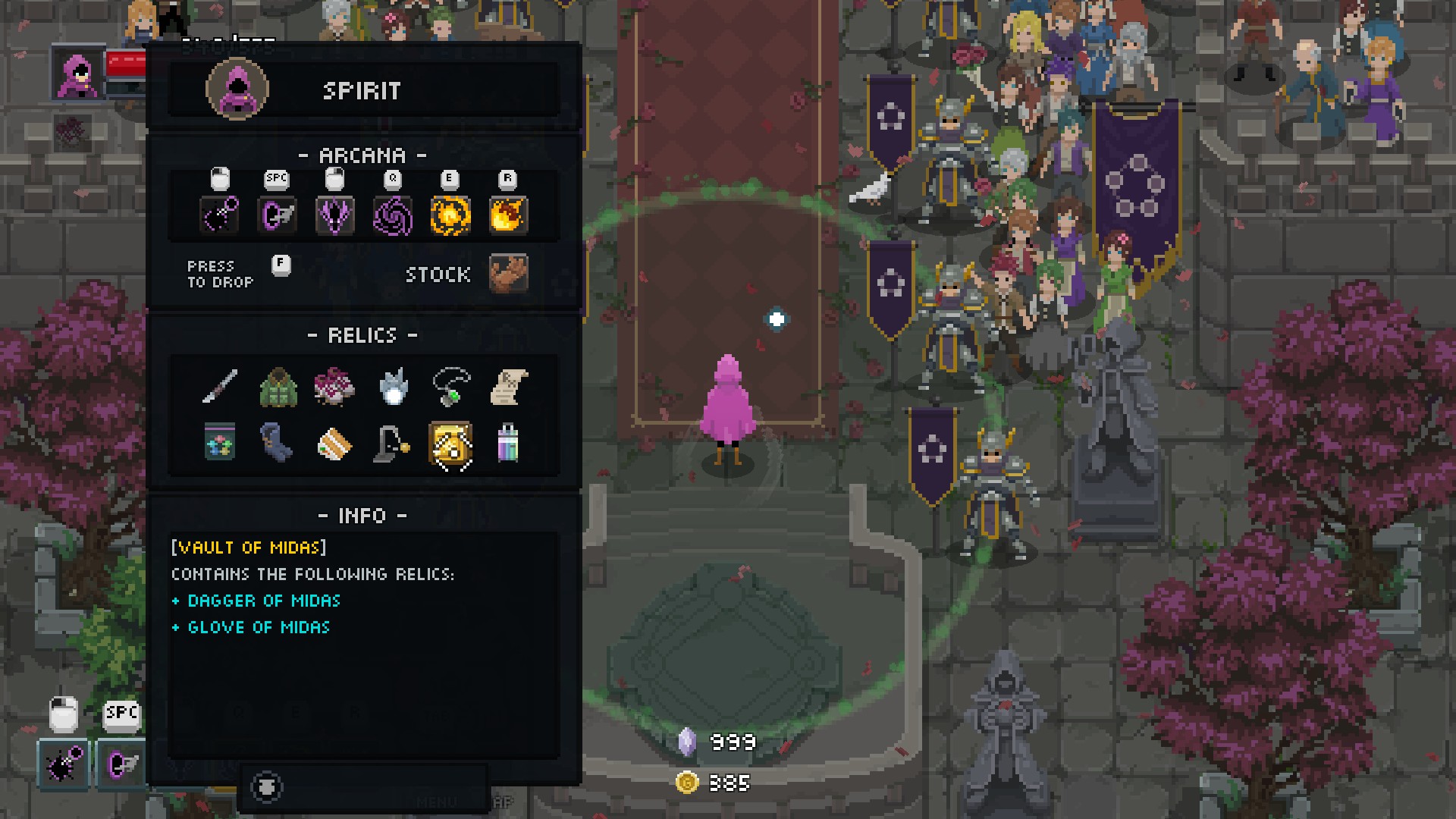Pick the golden fire swirl arcana
Image resolution: width=1456 pixels, height=819 pixels.
pyautogui.click(x=450, y=215)
